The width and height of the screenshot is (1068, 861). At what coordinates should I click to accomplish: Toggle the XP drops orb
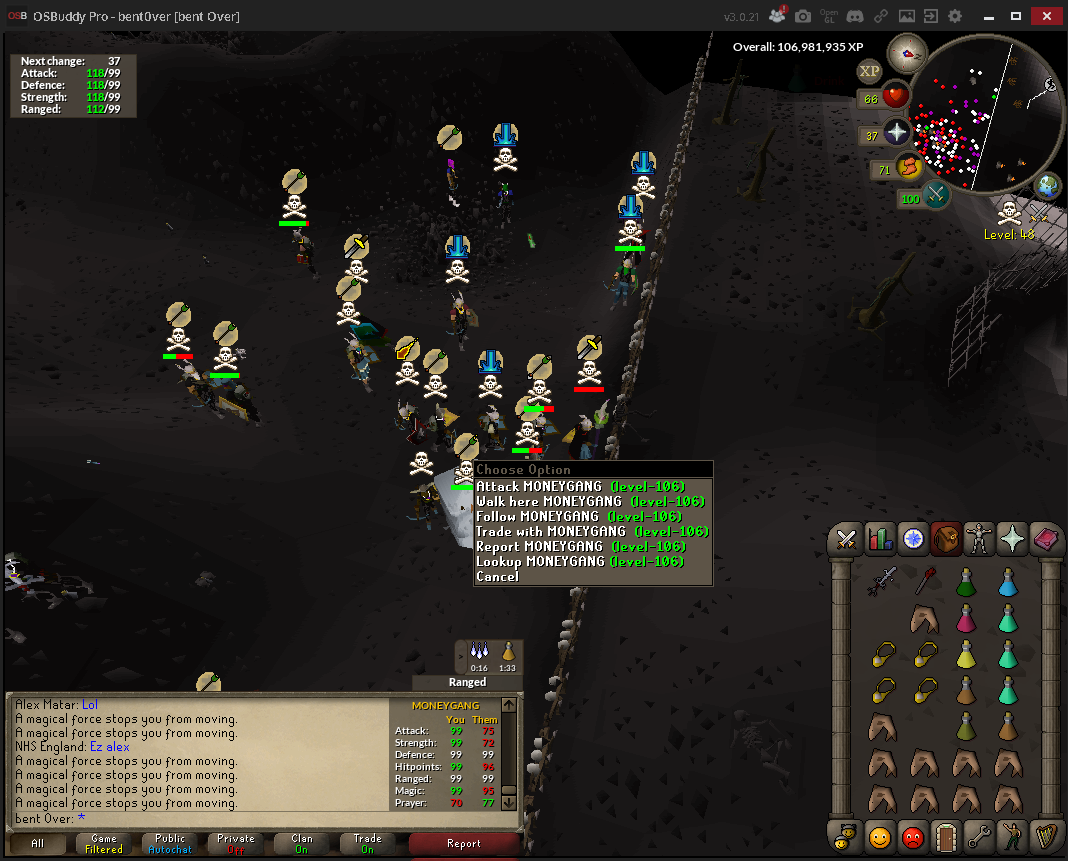coord(870,71)
